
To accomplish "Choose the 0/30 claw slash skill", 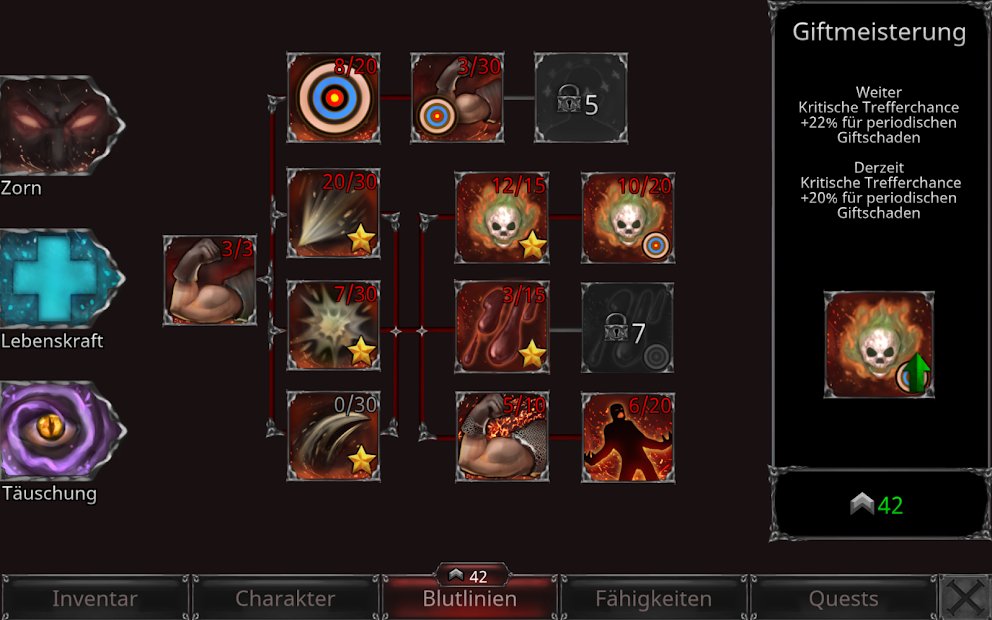I will (x=334, y=436).
